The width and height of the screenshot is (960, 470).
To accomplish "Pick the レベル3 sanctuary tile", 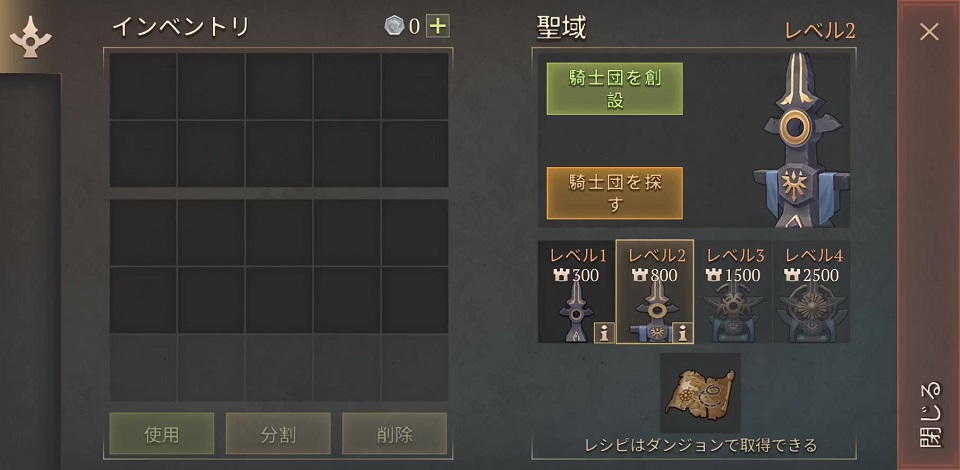I will [x=733, y=292].
